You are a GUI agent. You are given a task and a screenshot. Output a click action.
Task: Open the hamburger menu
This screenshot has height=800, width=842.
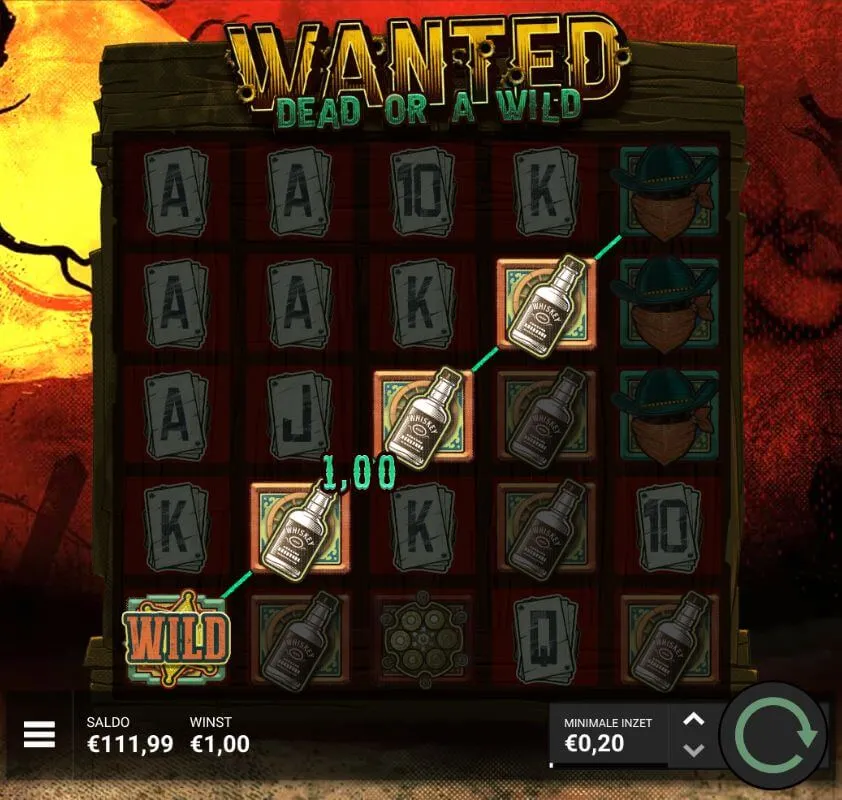pos(38,735)
